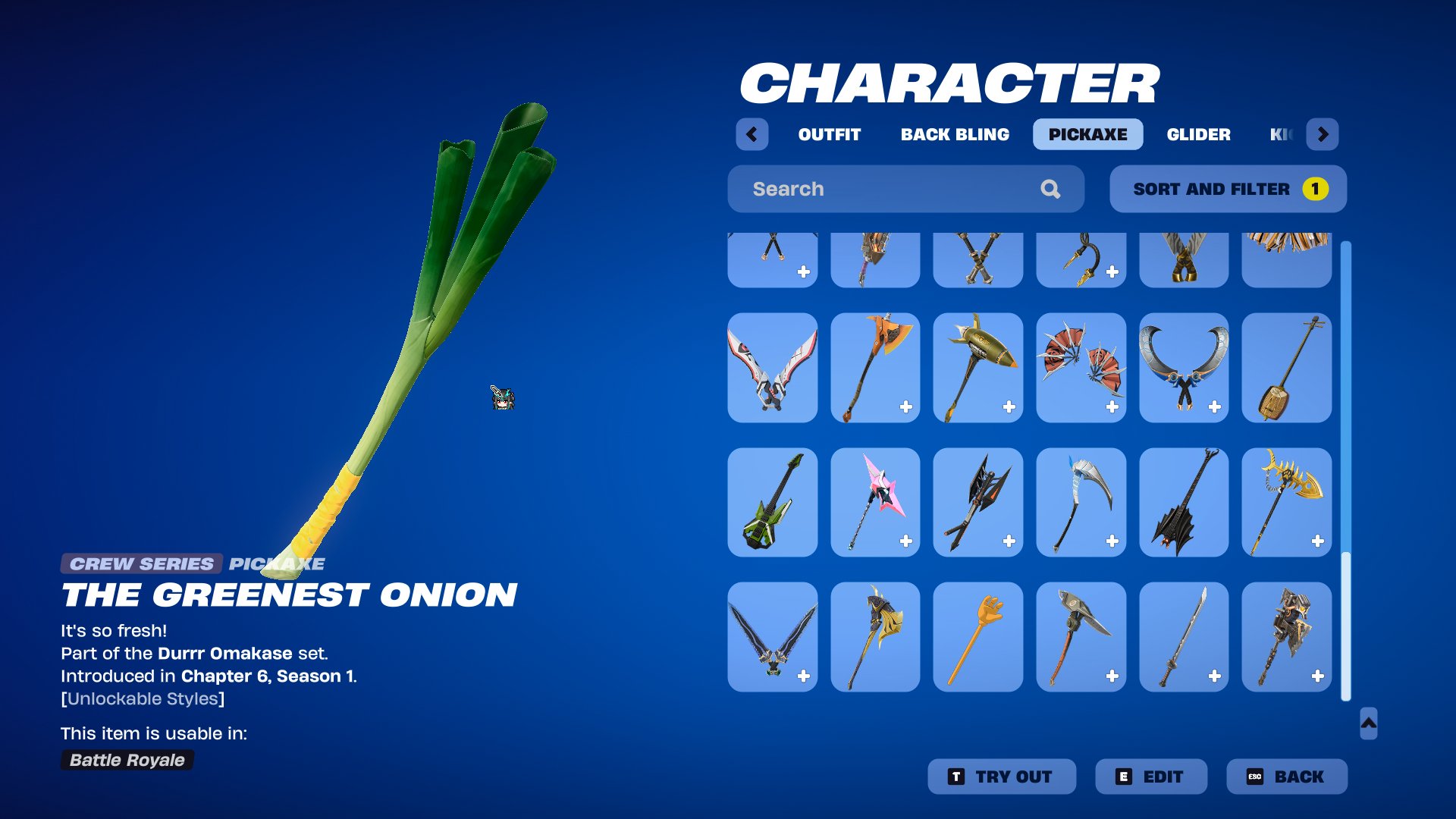This screenshot has width=1456, height=819.
Task: Select the Pickaxe tab
Action: coord(1087,134)
